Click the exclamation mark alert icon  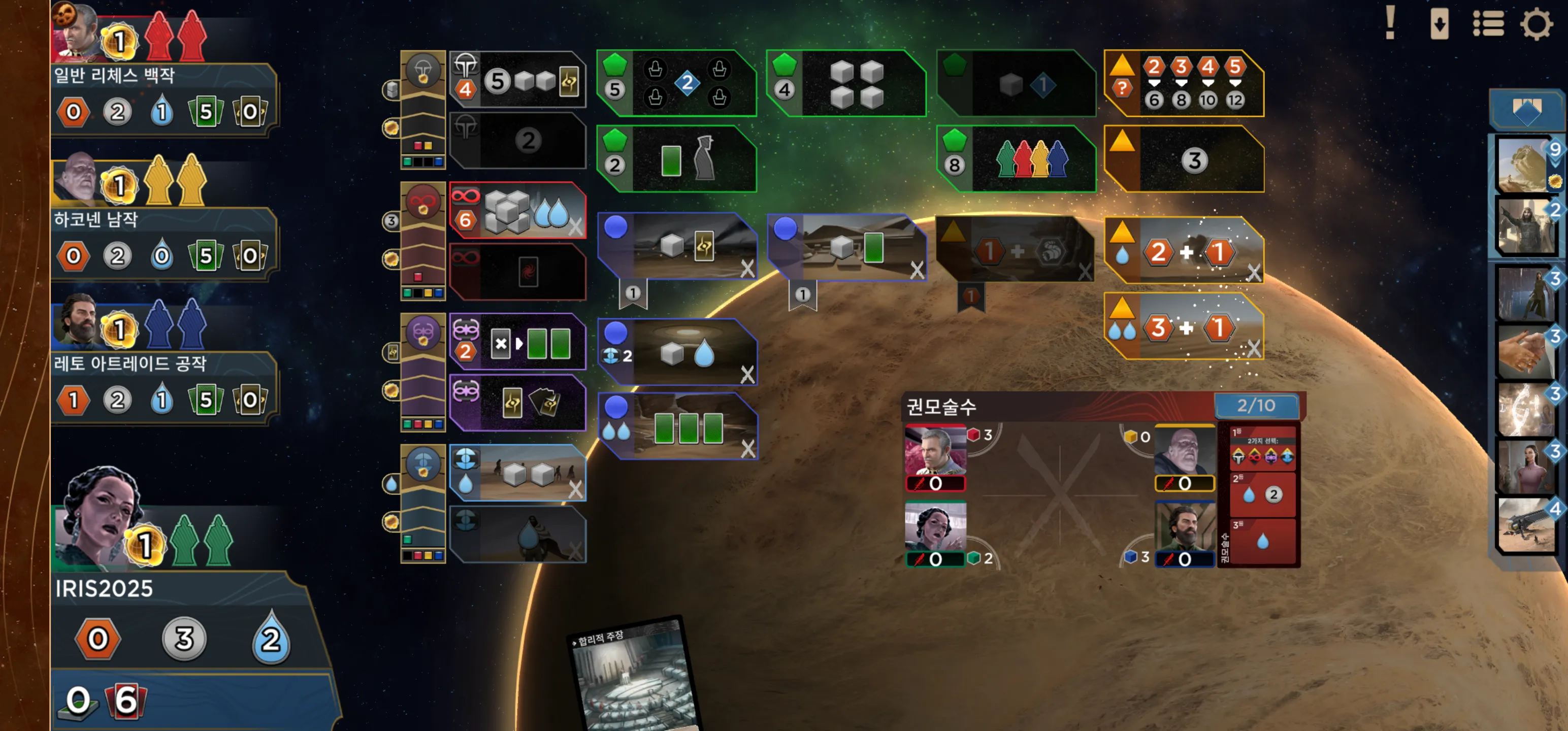(x=1390, y=23)
